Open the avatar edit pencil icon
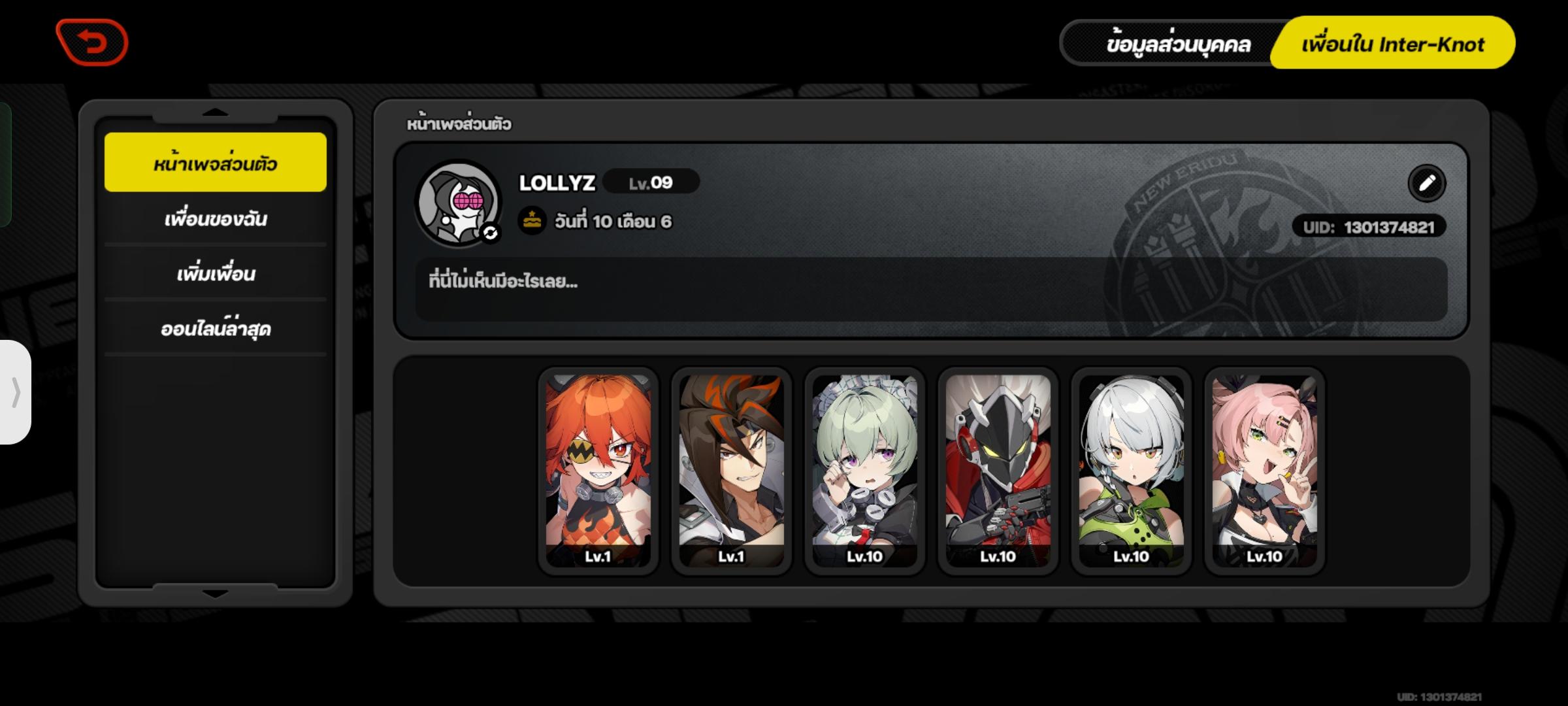Viewport: 1568px width, 706px height. tap(1428, 184)
